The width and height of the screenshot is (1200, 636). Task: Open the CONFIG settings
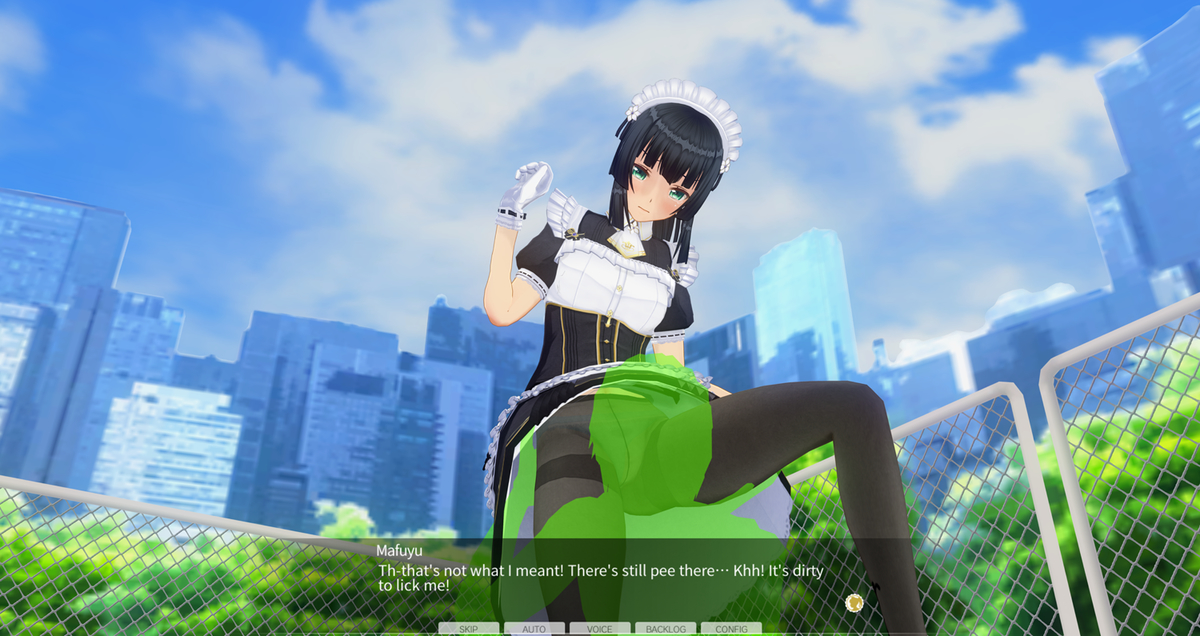[x=731, y=629]
